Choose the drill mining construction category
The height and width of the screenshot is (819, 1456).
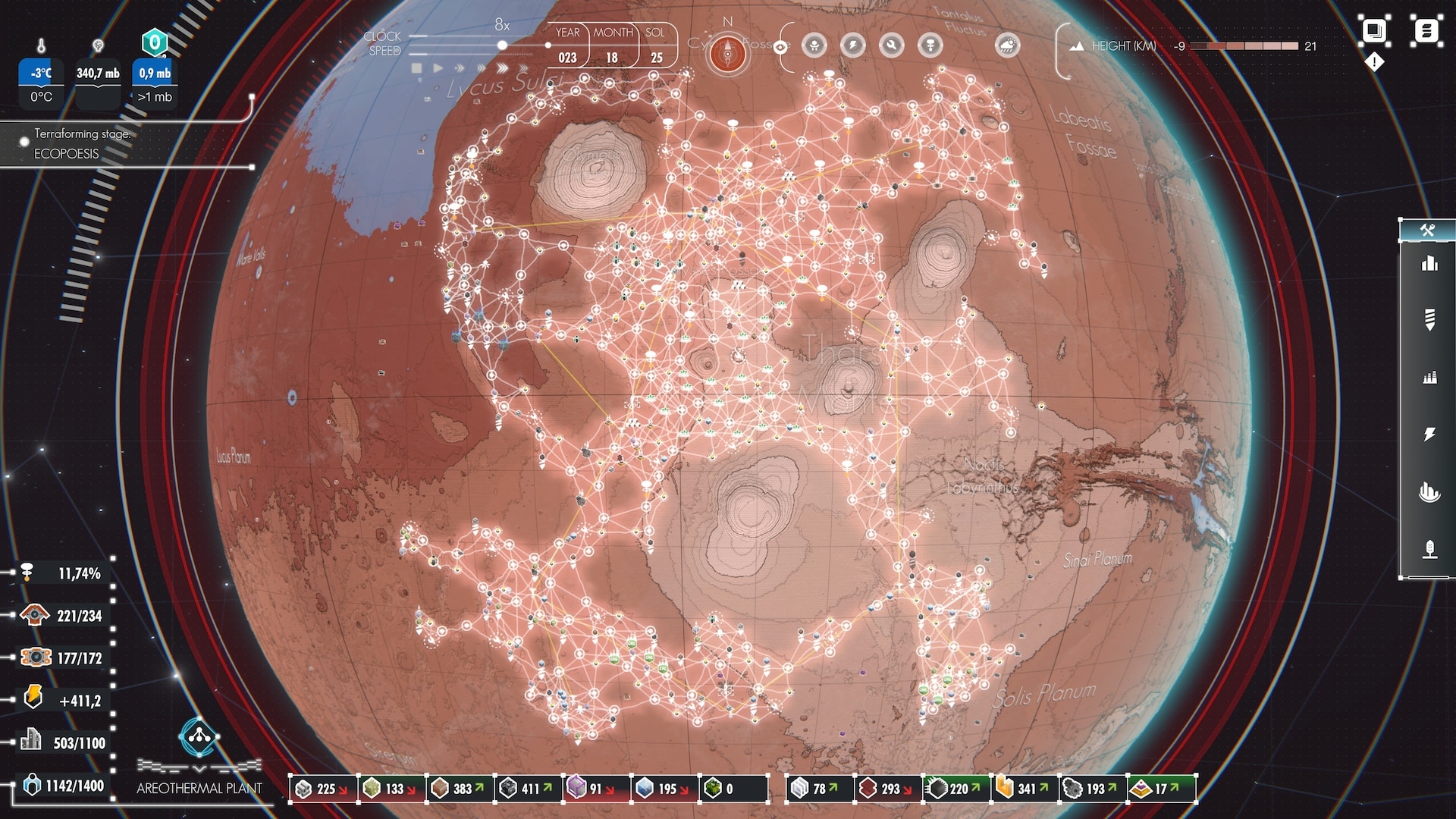[1429, 320]
